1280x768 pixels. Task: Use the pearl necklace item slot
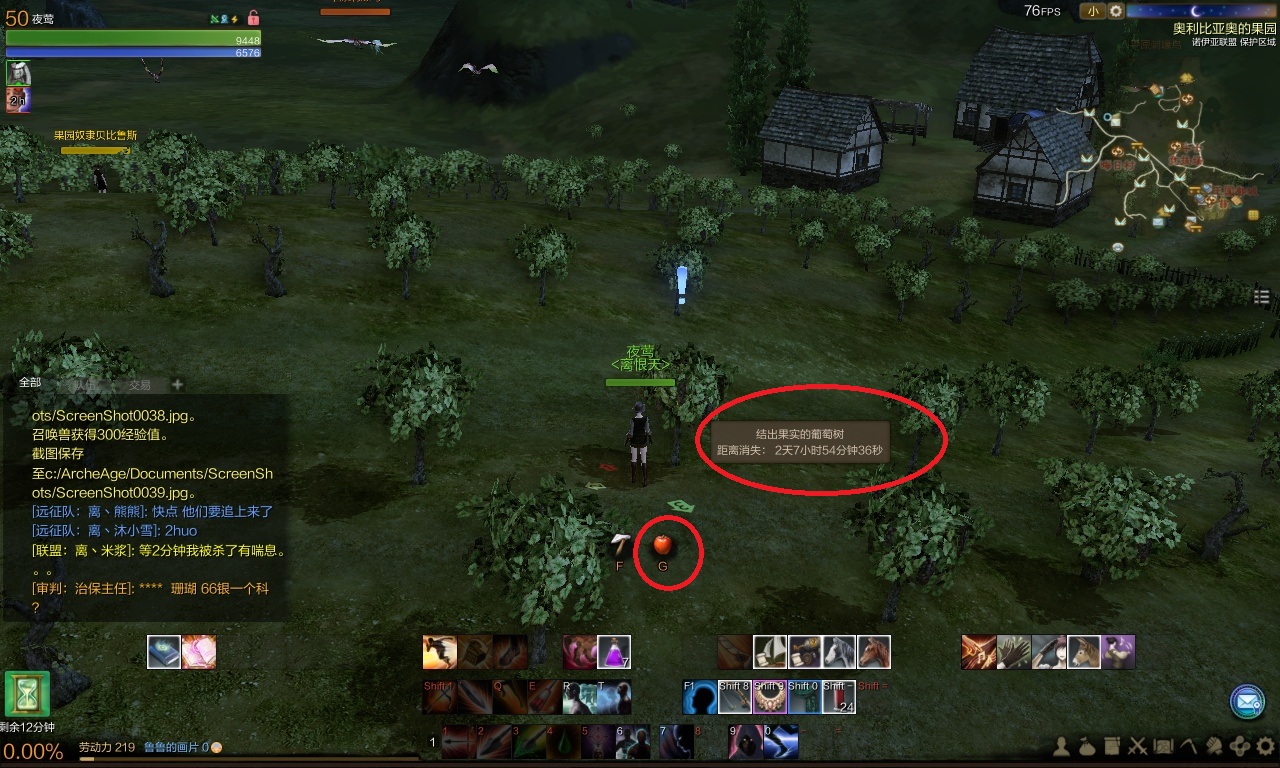(x=769, y=697)
